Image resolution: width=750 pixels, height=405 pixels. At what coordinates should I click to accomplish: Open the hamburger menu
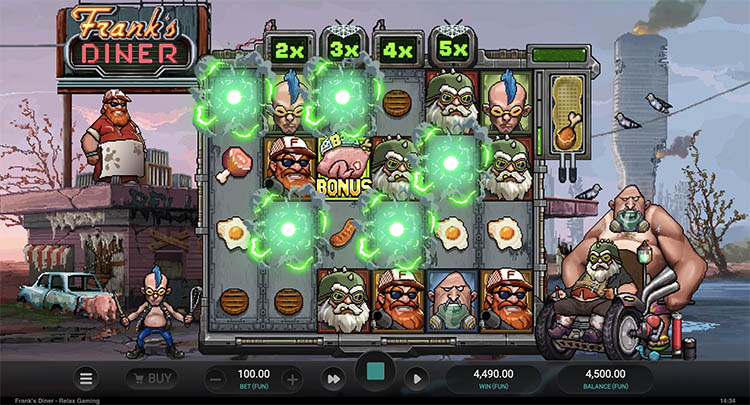click(87, 379)
